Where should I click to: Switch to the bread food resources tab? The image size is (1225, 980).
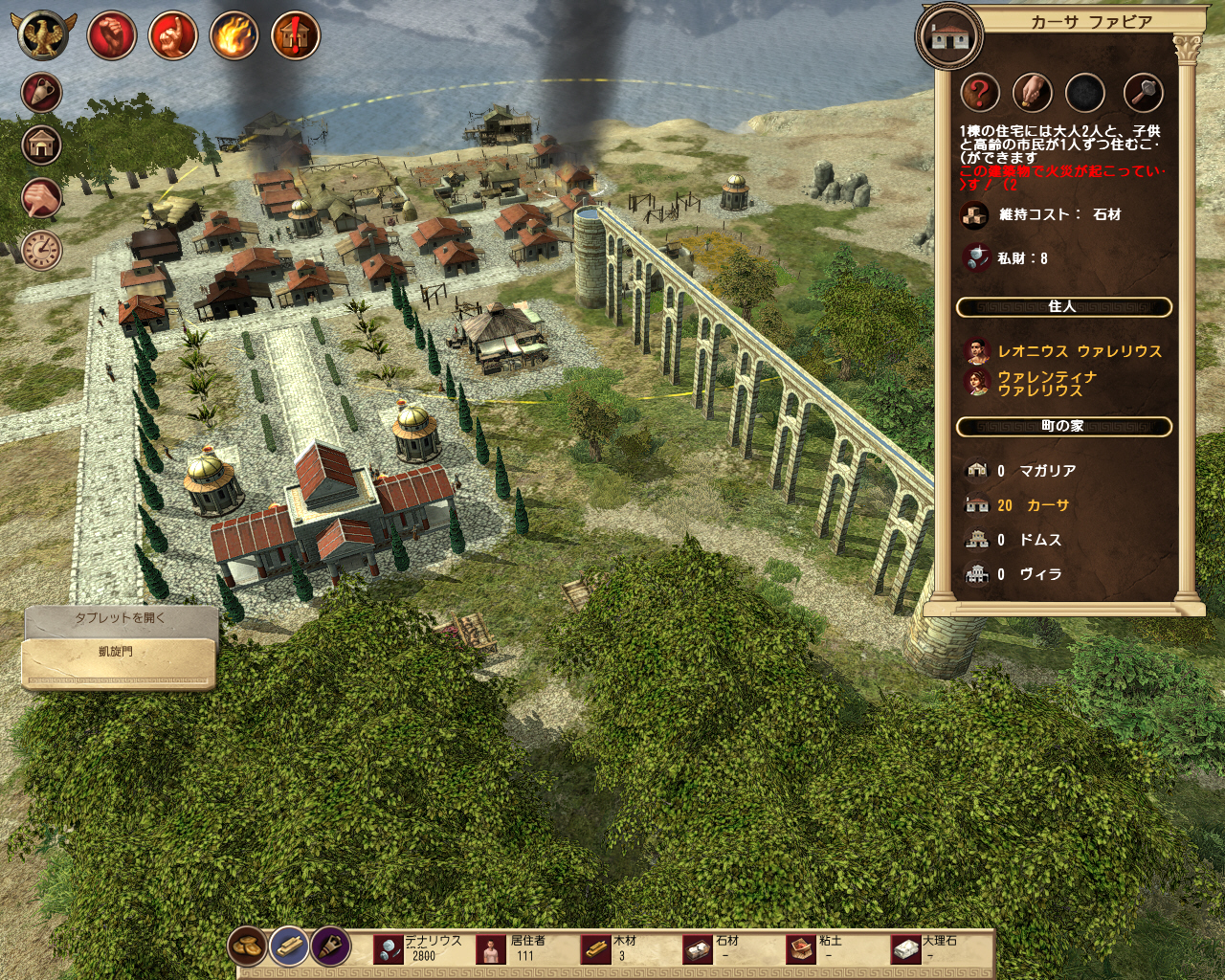tap(248, 947)
